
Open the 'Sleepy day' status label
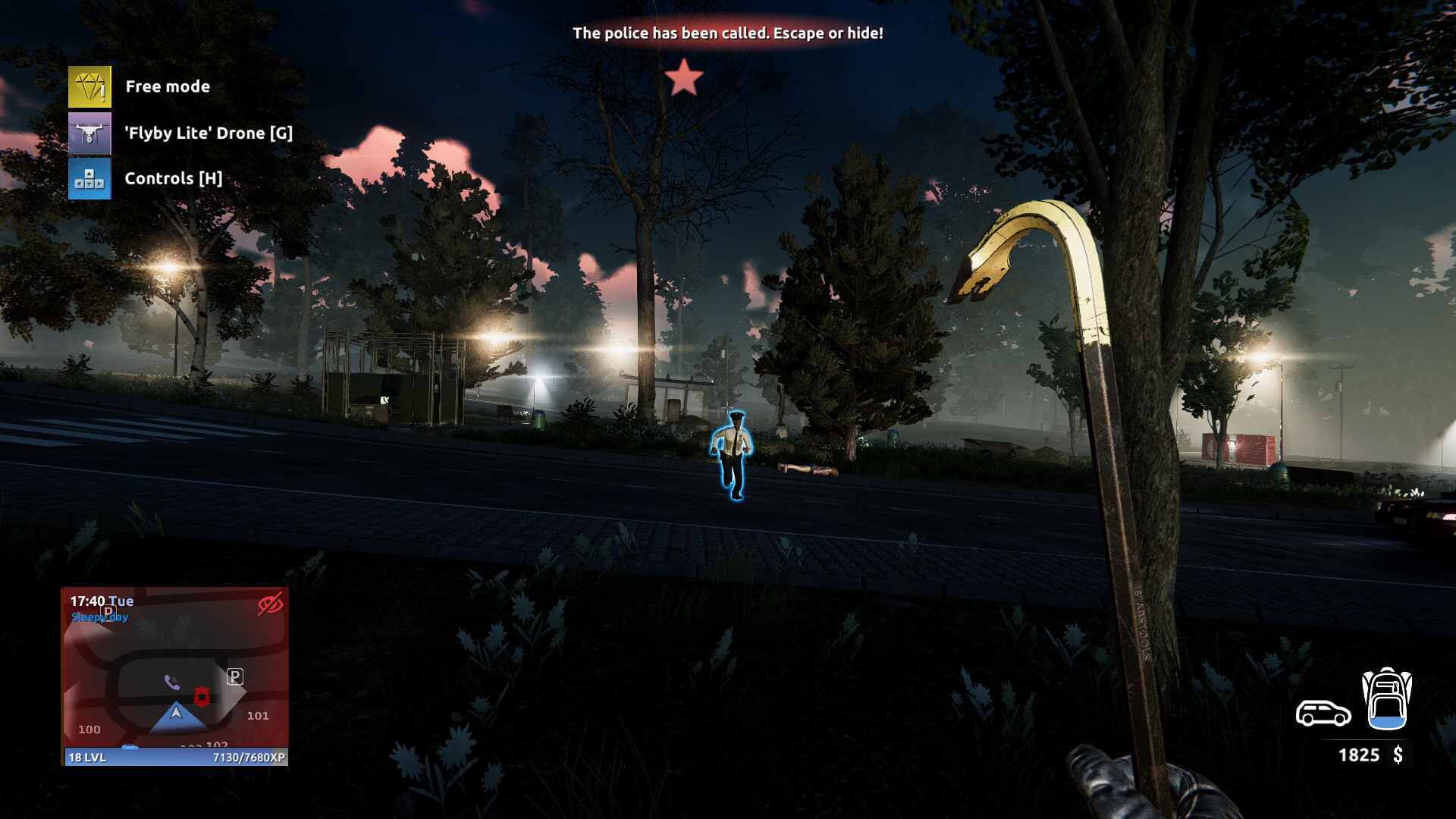point(99,617)
